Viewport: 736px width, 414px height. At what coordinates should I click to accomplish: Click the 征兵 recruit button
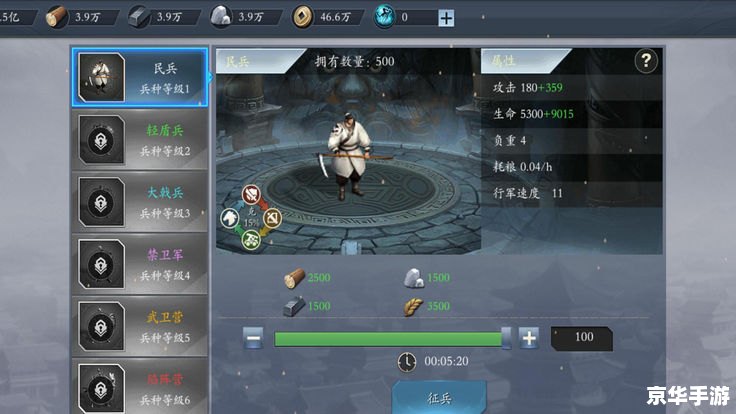(x=440, y=397)
